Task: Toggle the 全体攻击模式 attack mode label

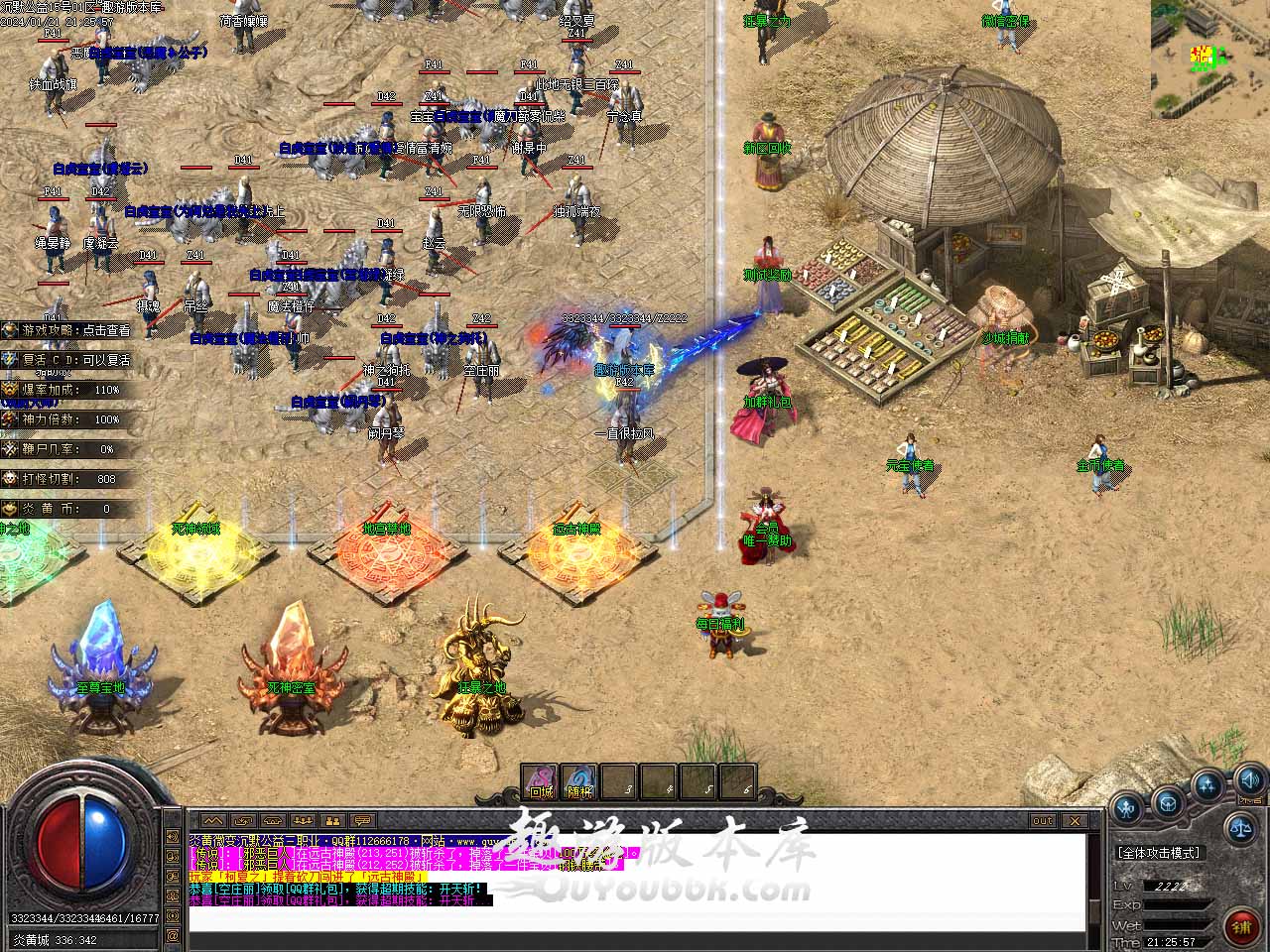Action: pyautogui.click(x=1159, y=853)
